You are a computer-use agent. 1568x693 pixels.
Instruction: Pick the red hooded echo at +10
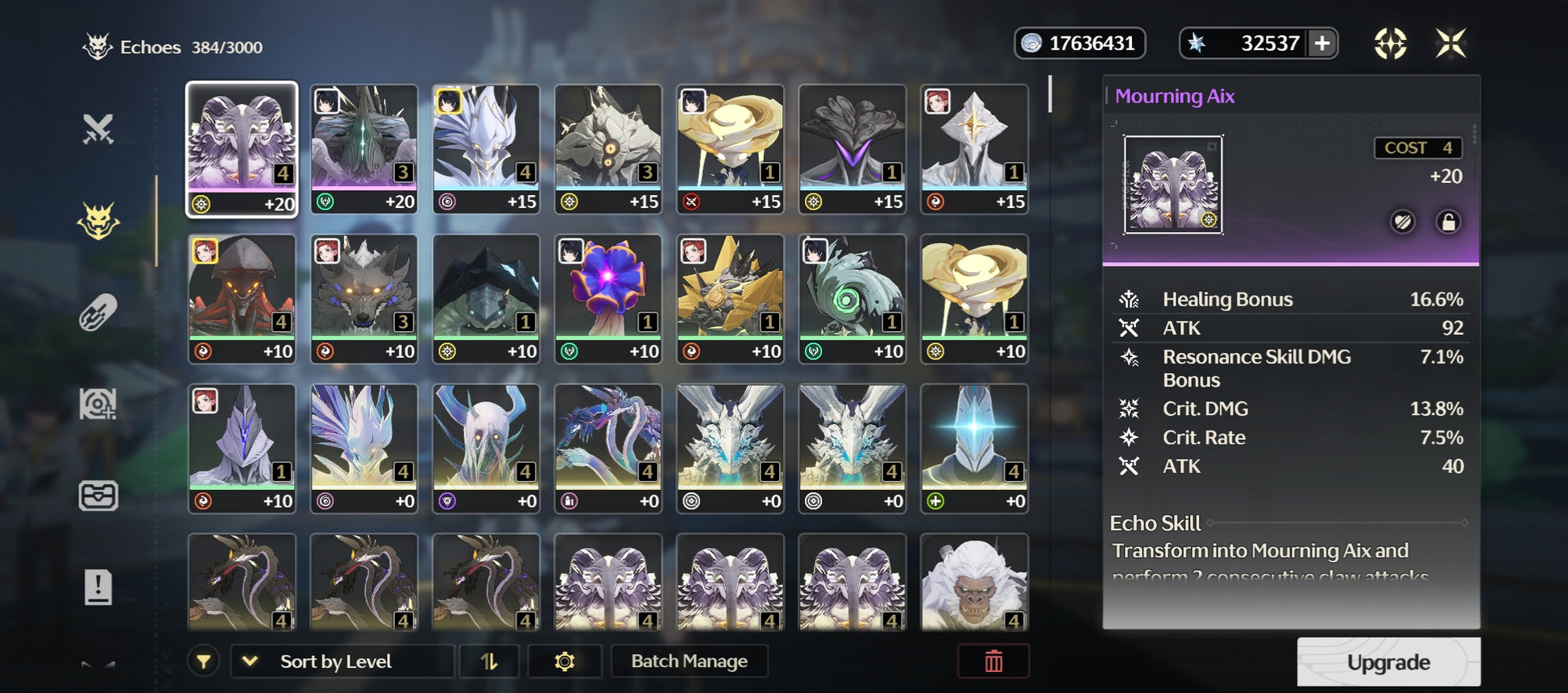point(242,298)
